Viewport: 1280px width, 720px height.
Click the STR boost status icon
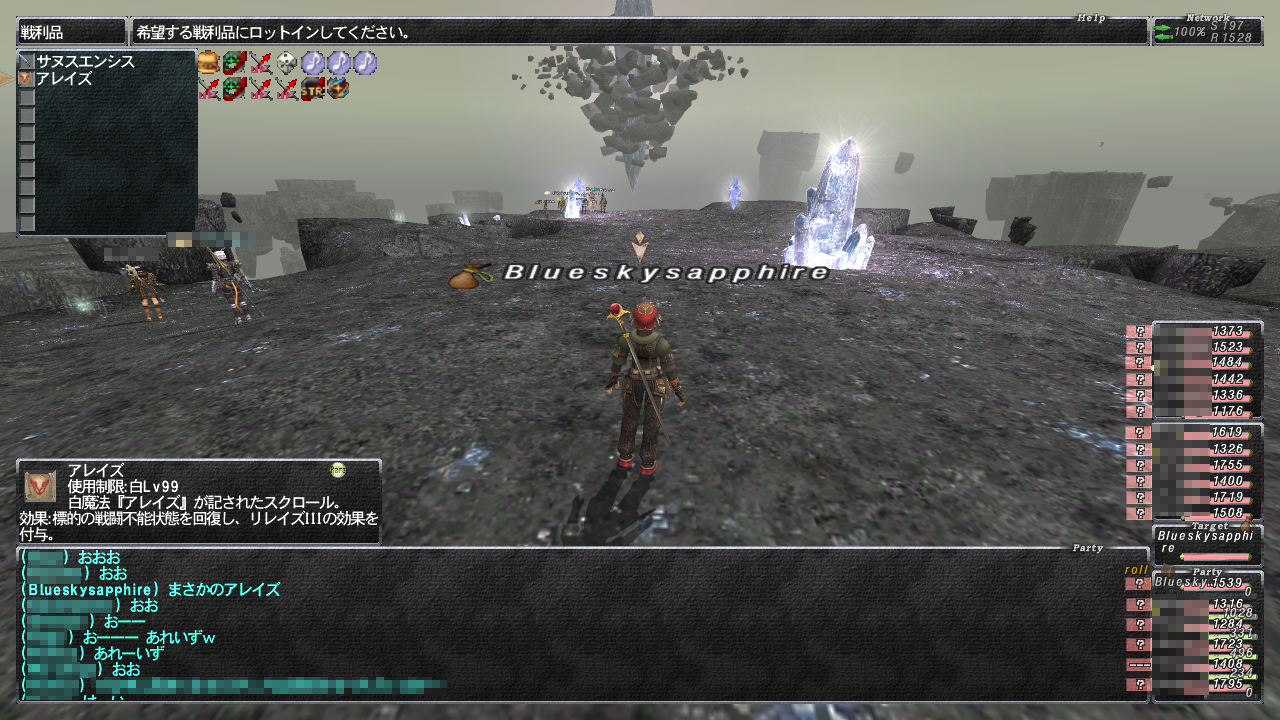[x=313, y=89]
